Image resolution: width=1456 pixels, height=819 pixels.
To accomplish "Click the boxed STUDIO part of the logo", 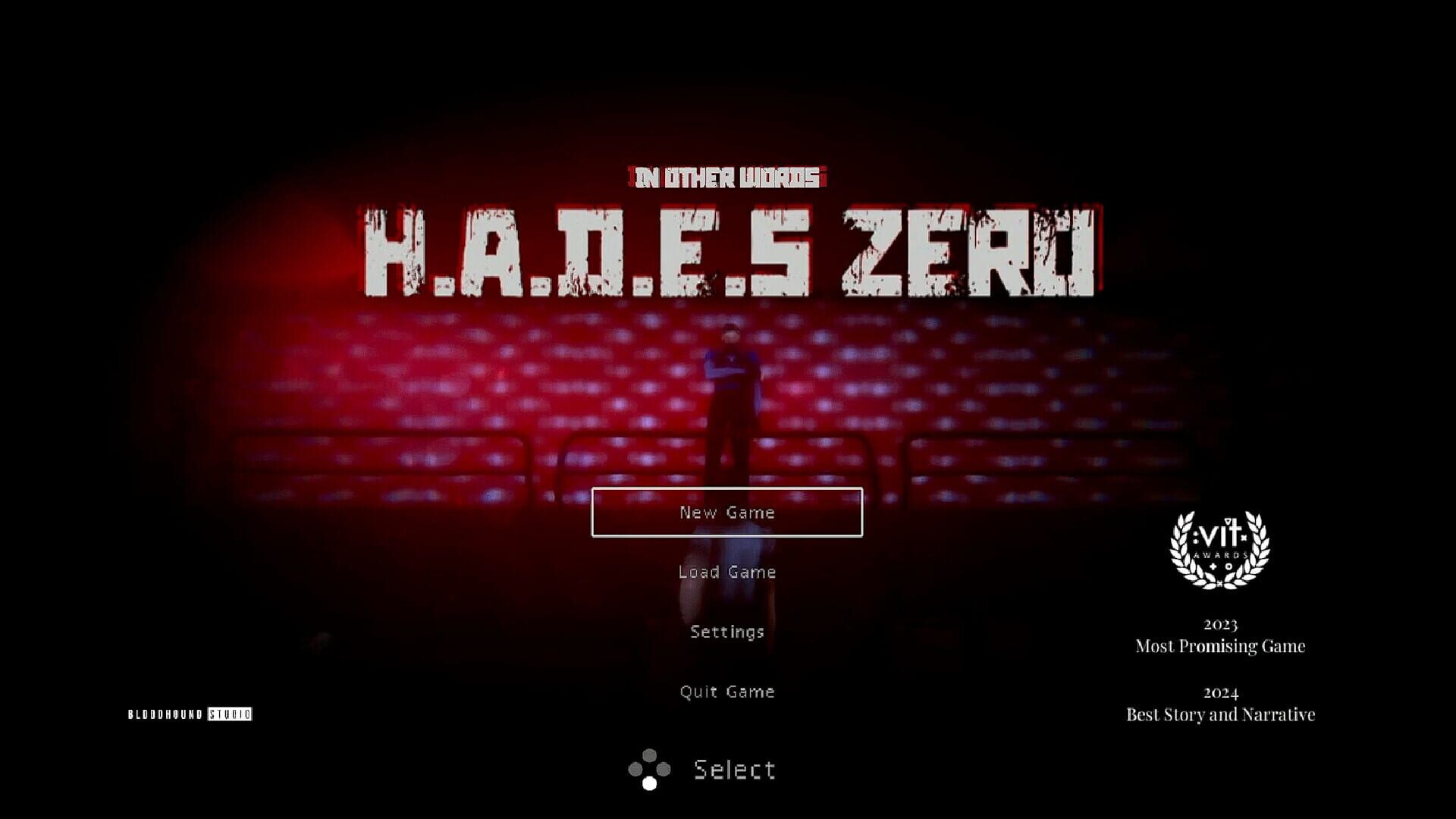I will (231, 713).
